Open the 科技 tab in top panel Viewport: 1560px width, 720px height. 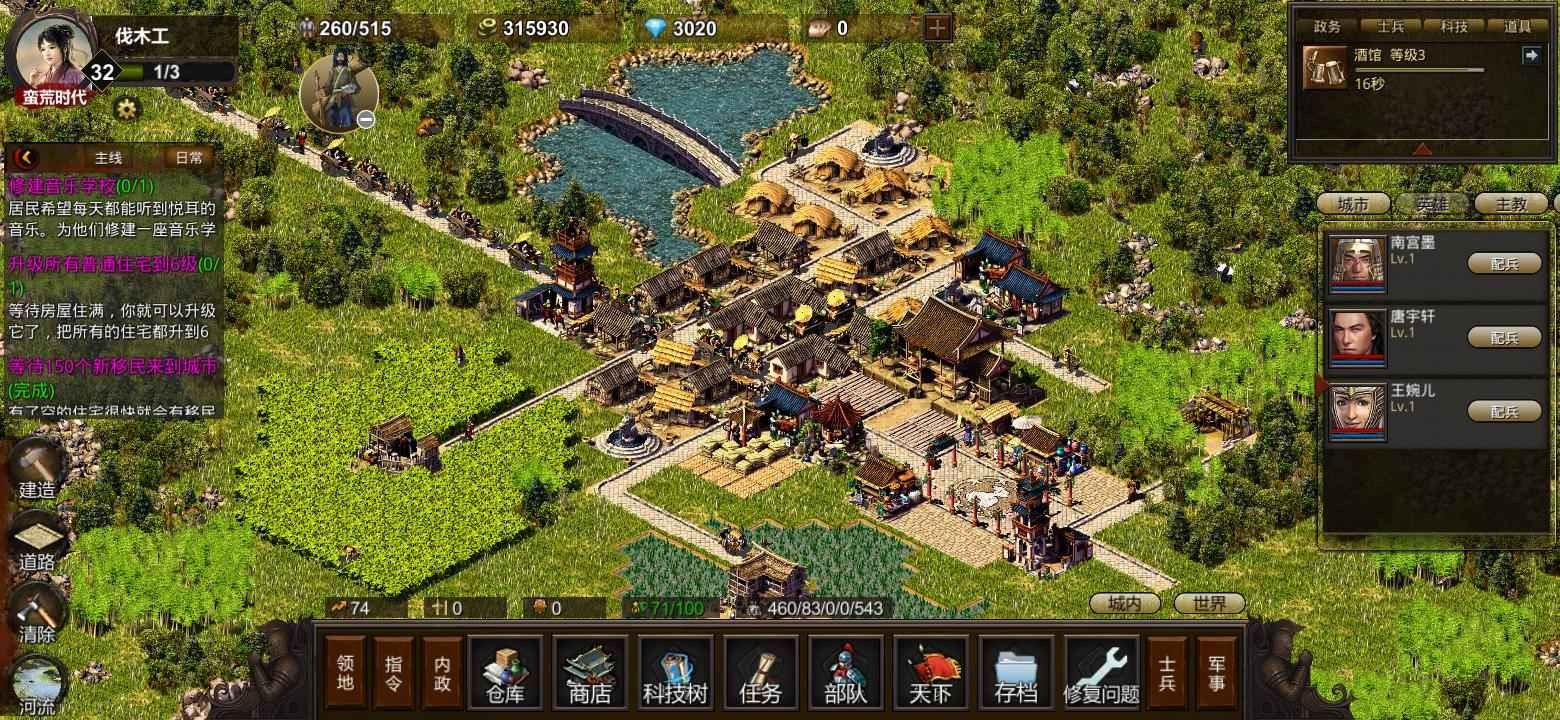(x=1453, y=28)
